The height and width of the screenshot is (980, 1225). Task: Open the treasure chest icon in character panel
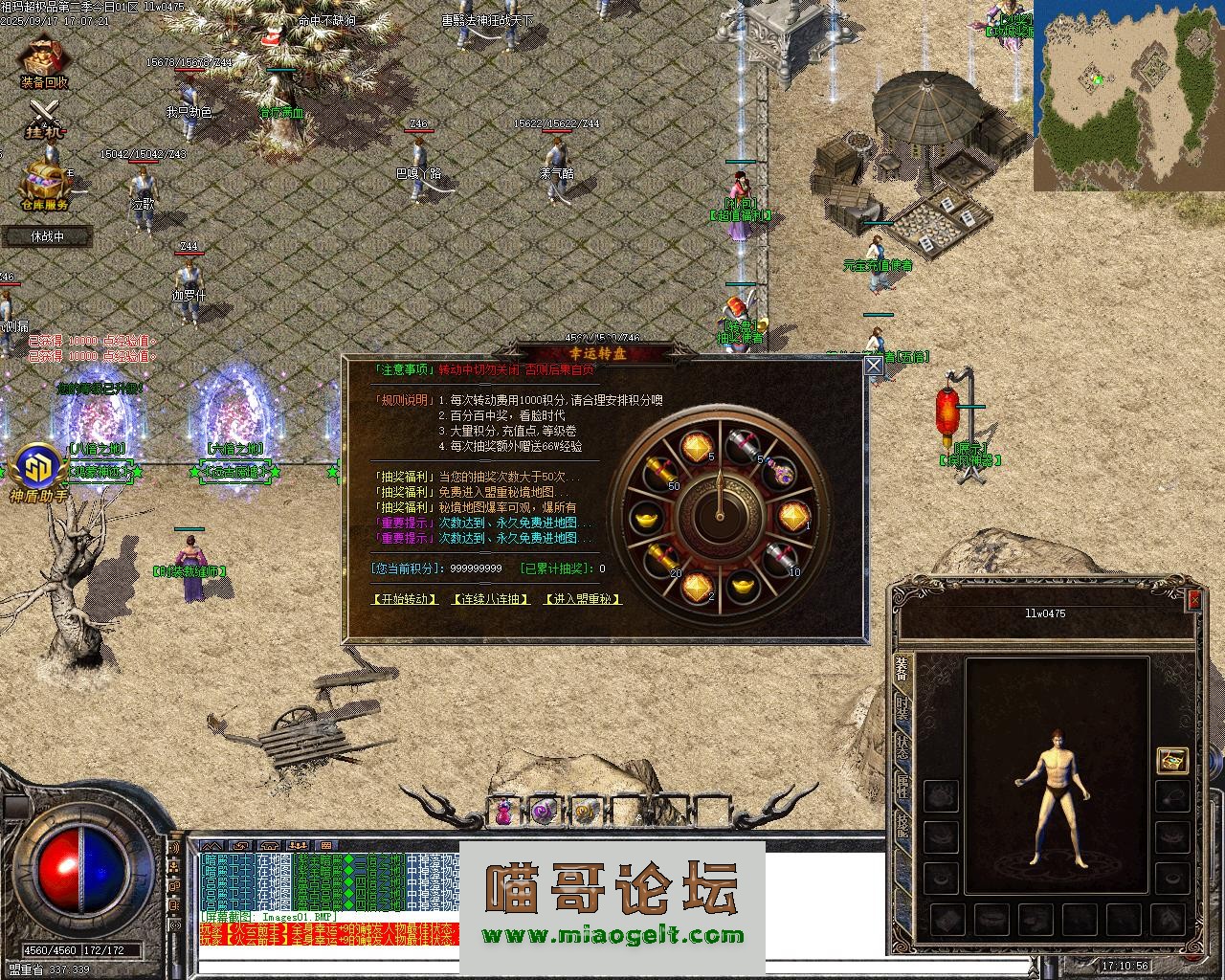tap(1172, 760)
